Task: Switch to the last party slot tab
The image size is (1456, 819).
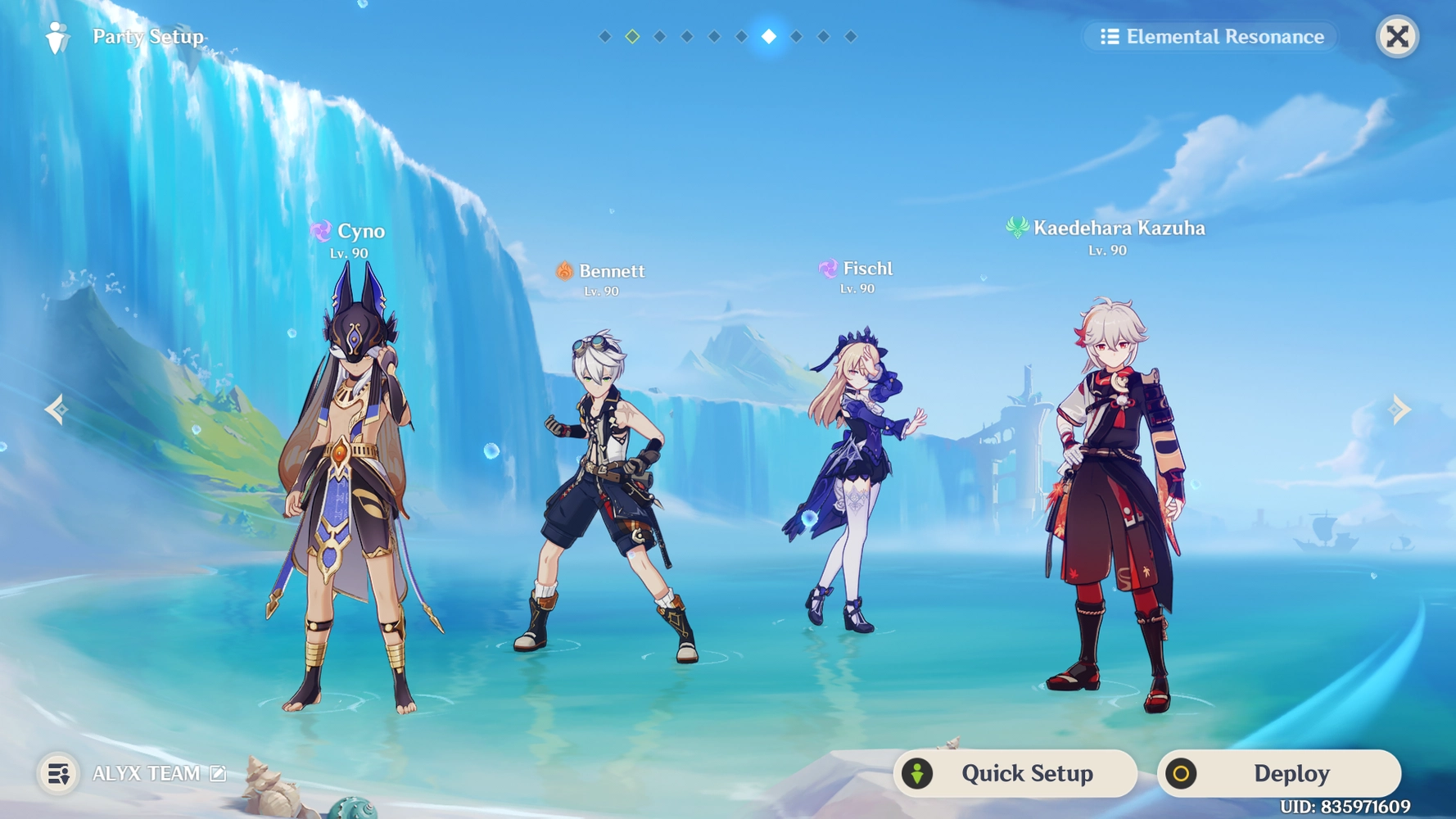Action: (848, 36)
